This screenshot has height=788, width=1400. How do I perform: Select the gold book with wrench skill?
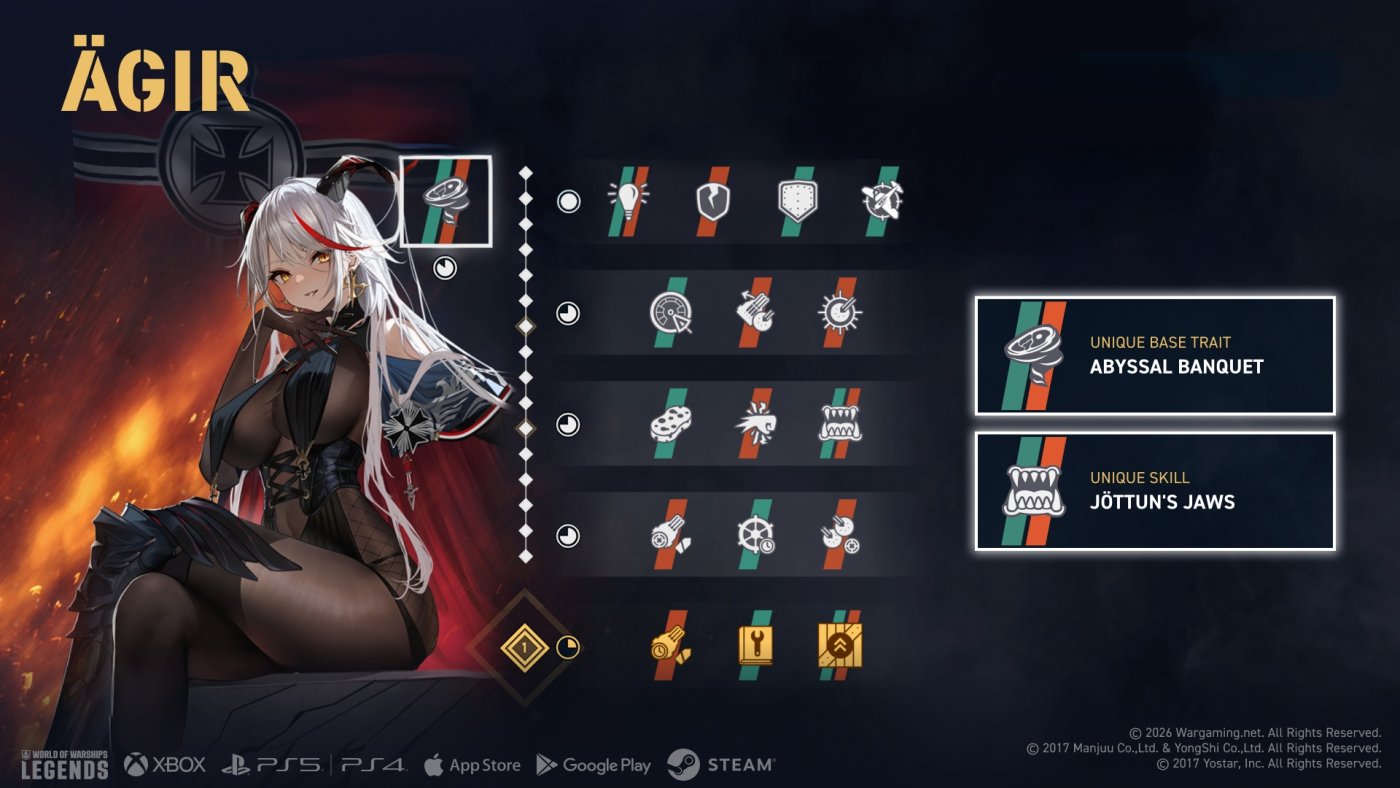pyautogui.click(x=755, y=646)
